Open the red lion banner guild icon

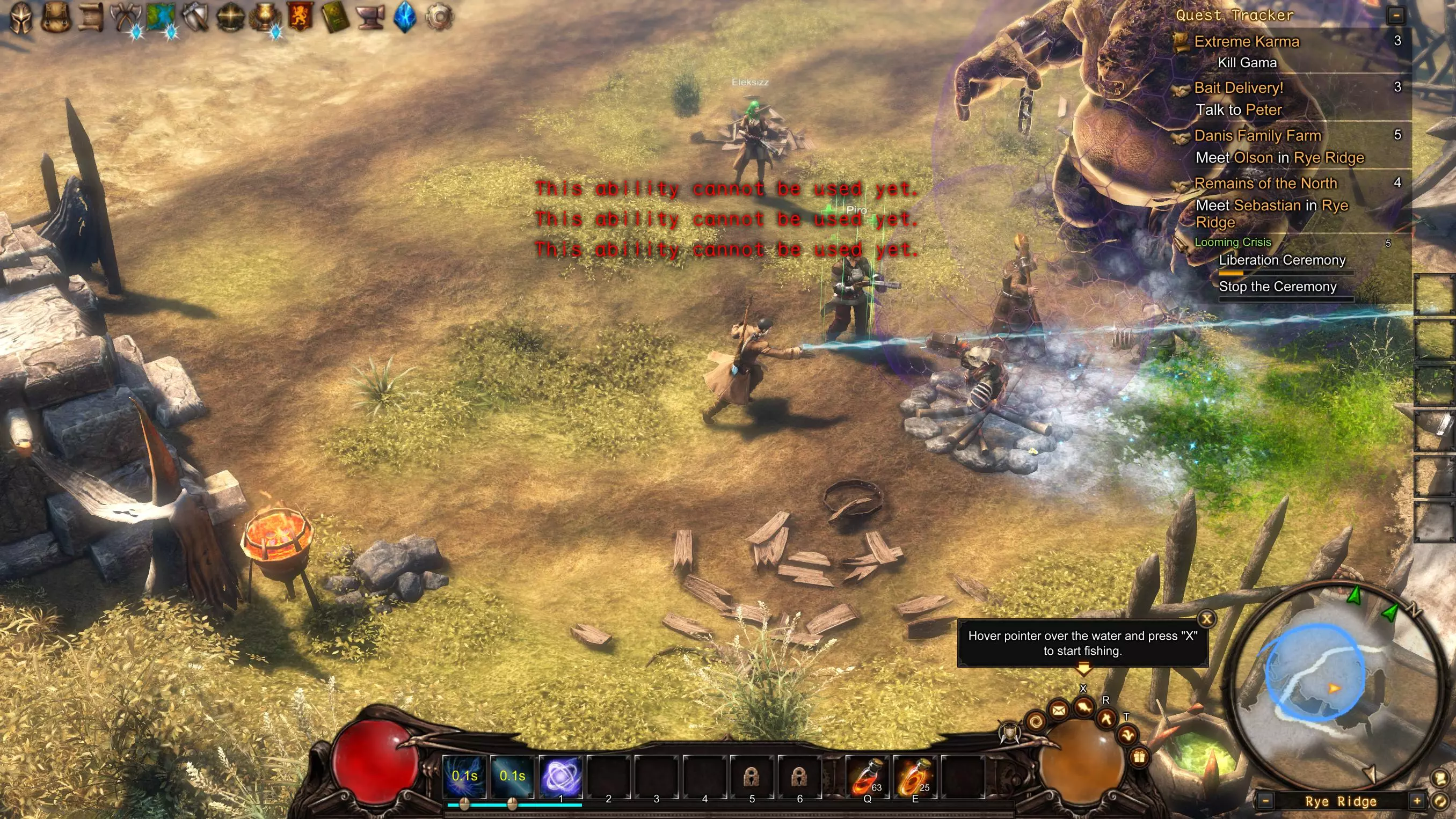pos(300,17)
